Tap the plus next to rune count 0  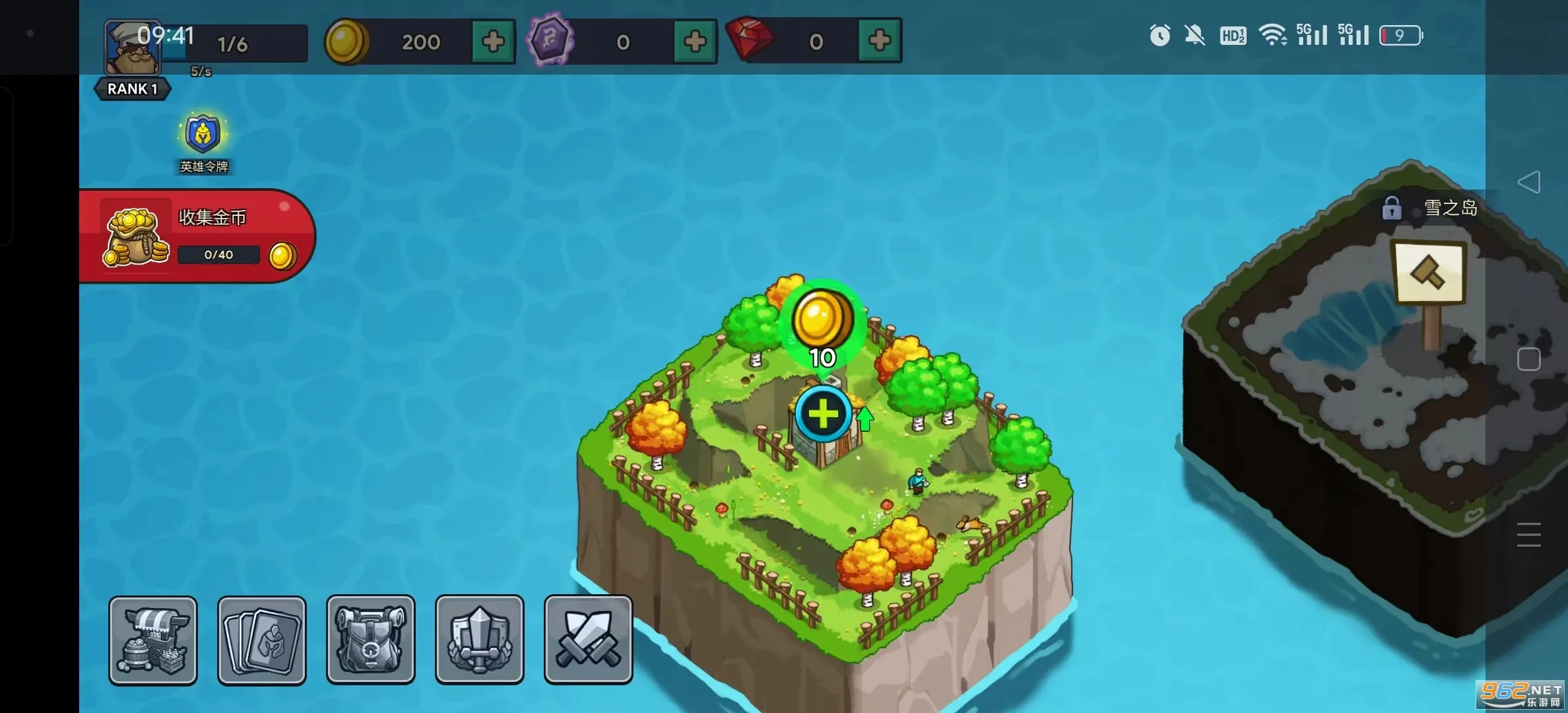point(694,41)
